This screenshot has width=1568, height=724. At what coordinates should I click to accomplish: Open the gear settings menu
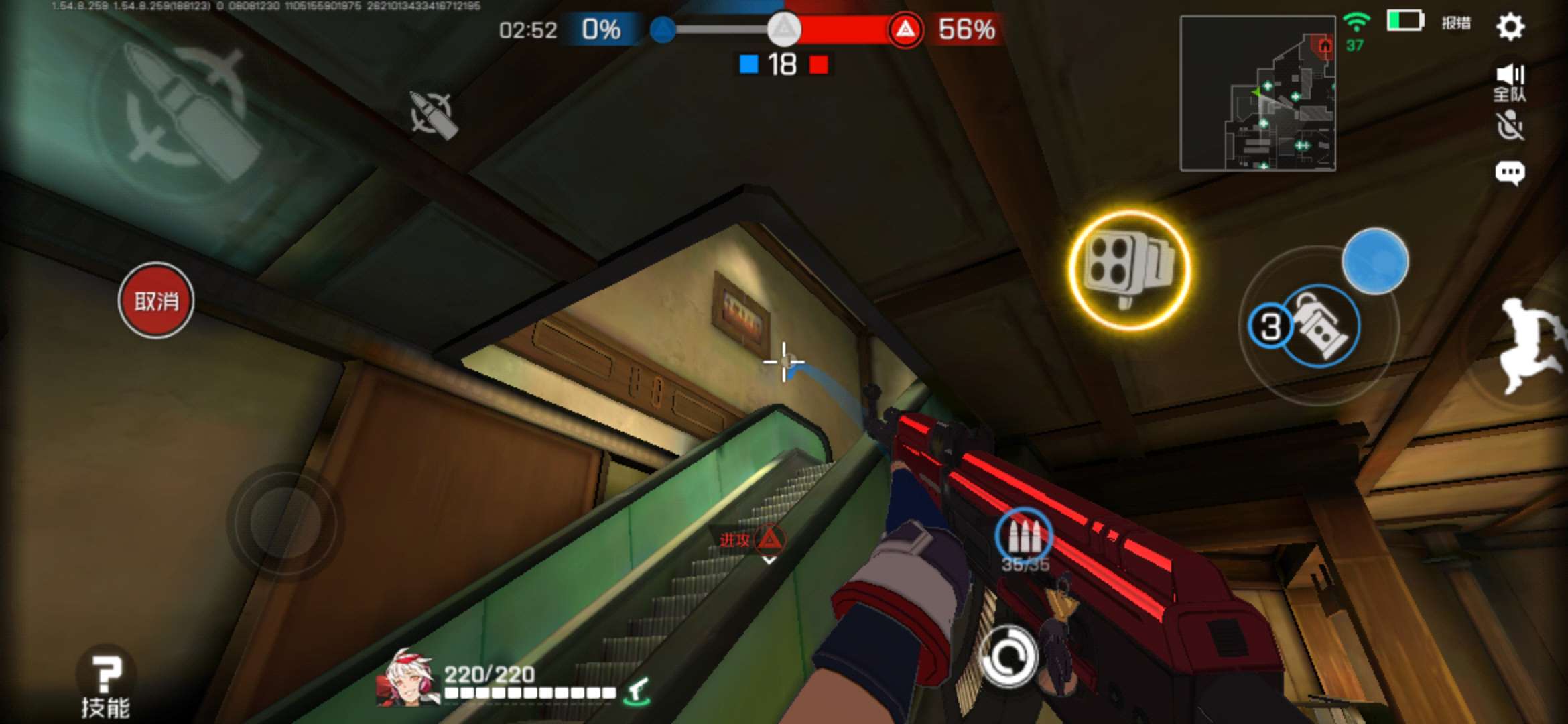(x=1510, y=27)
